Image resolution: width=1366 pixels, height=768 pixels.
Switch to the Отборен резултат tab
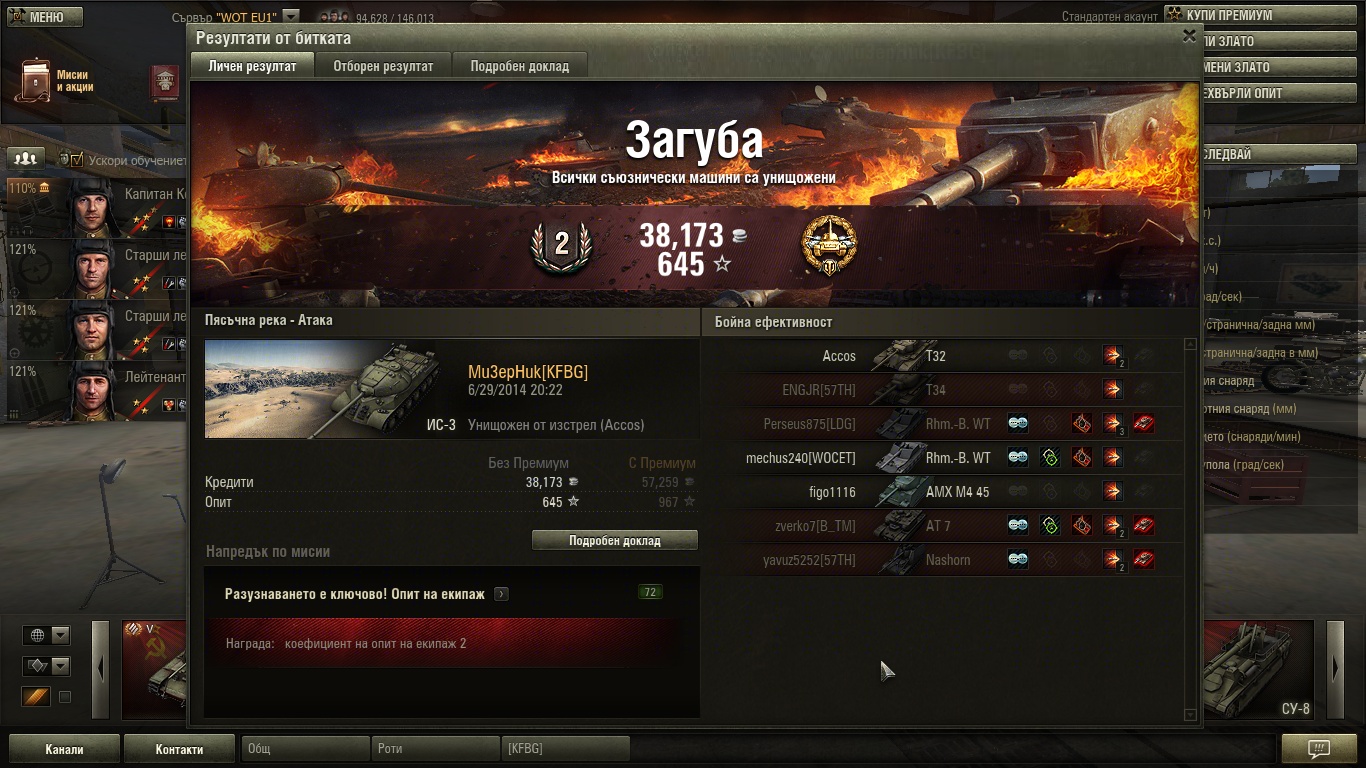[x=383, y=66]
